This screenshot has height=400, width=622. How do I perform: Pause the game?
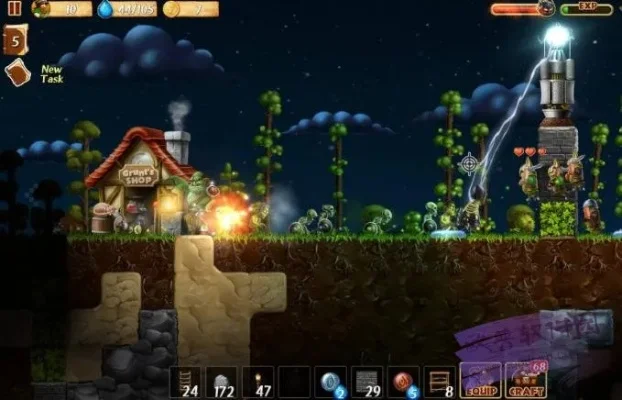click(x=14, y=8)
